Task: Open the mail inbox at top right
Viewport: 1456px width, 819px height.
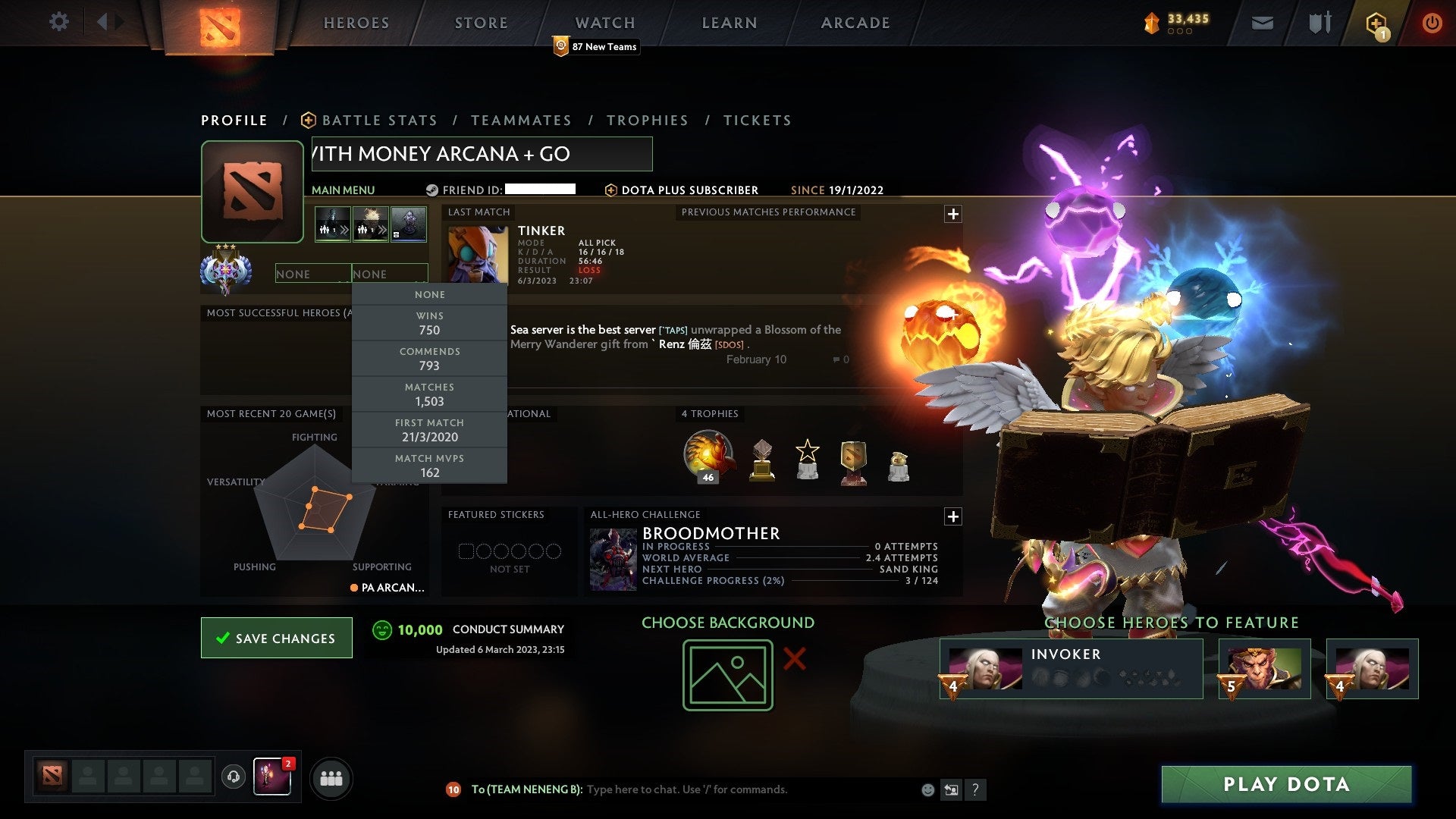Action: click(1263, 22)
